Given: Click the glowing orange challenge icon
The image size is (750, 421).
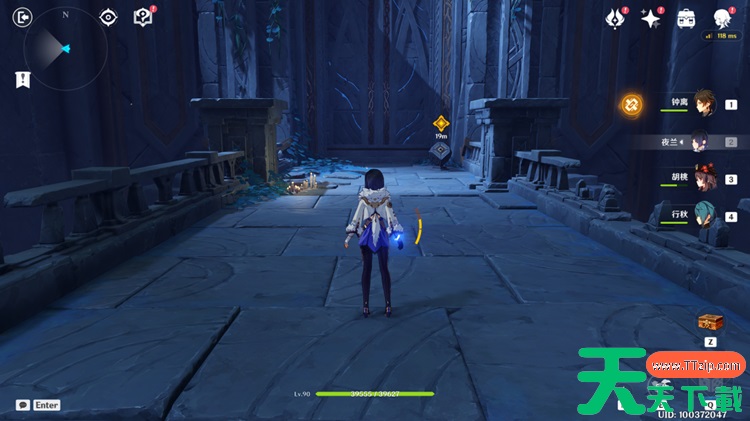Looking at the screenshot, I should tap(631, 103).
